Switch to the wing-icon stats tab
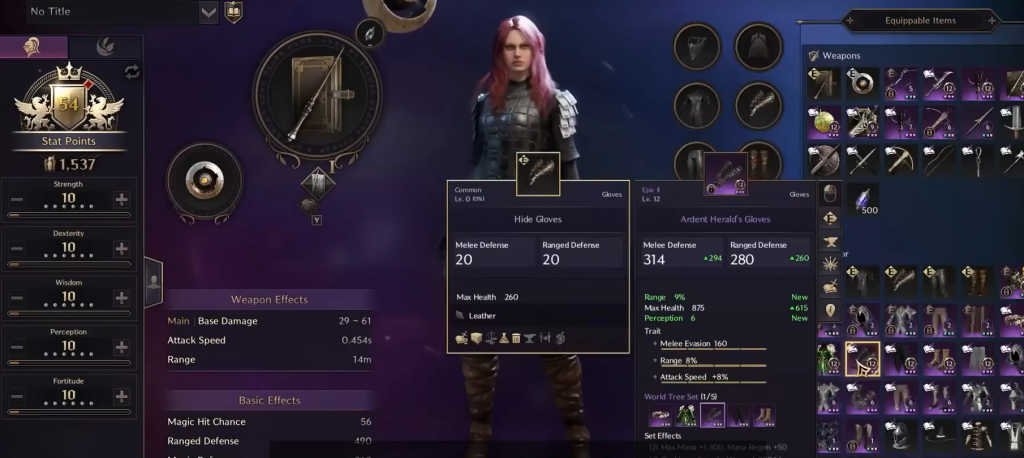Image resolution: width=1024 pixels, height=458 pixels. click(x=105, y=46)
